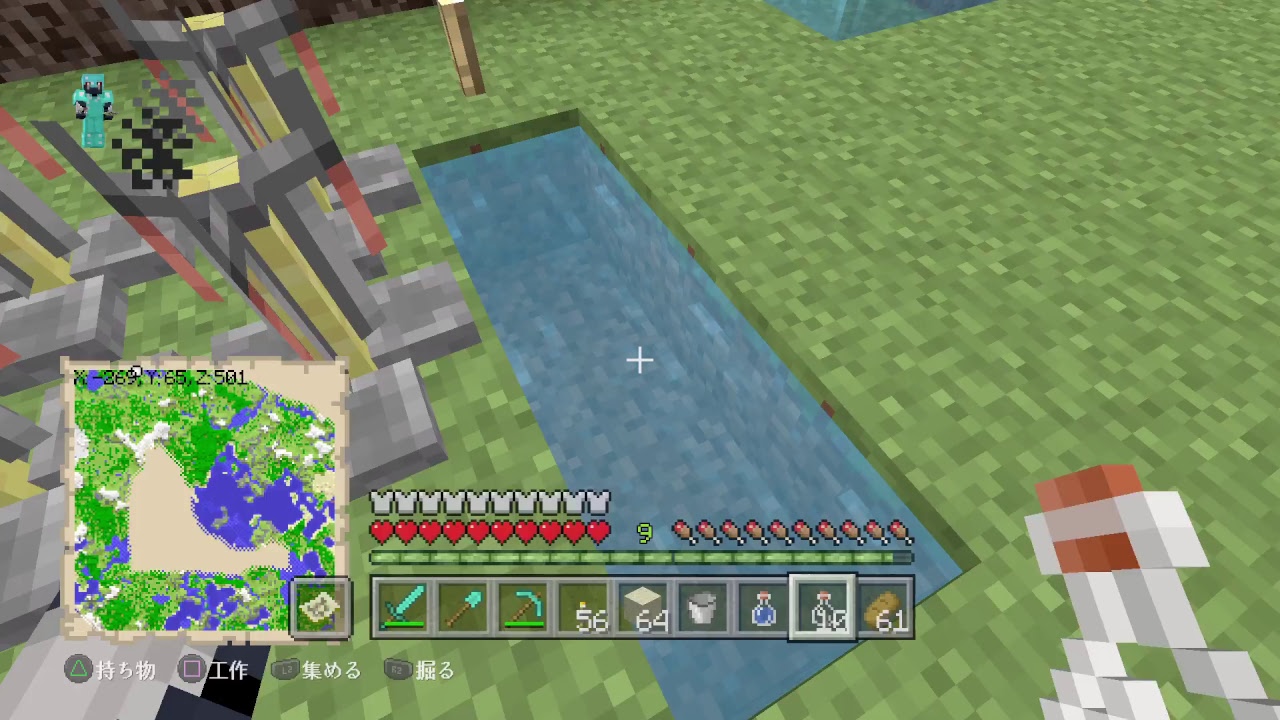The width and height of the screenshot is (1280, 720).
Task: Click the experience level 9 indicator
Action: tap(645, 532)
